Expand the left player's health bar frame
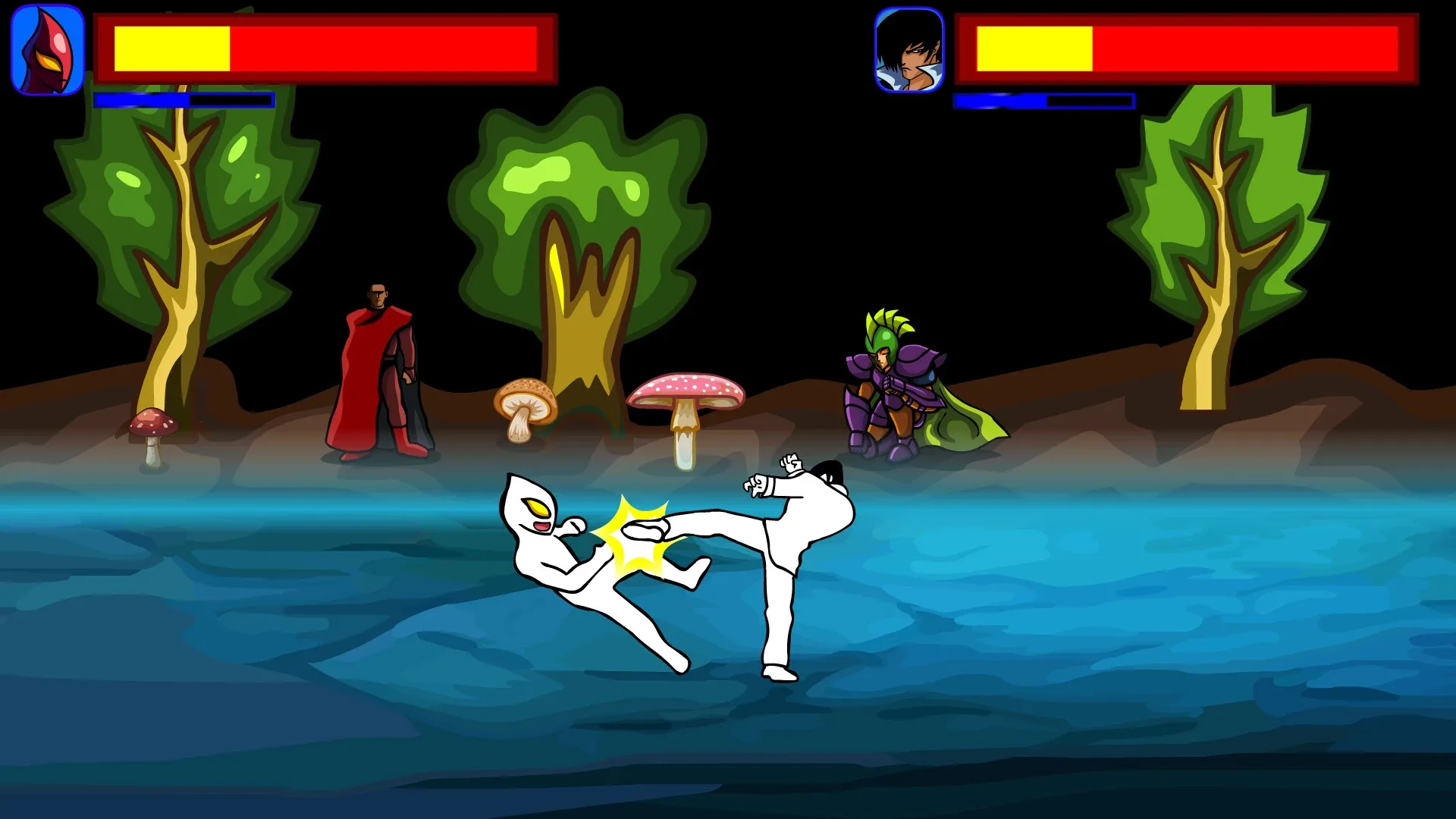Viewport: 1456px width, 819px height. (326, 48)
